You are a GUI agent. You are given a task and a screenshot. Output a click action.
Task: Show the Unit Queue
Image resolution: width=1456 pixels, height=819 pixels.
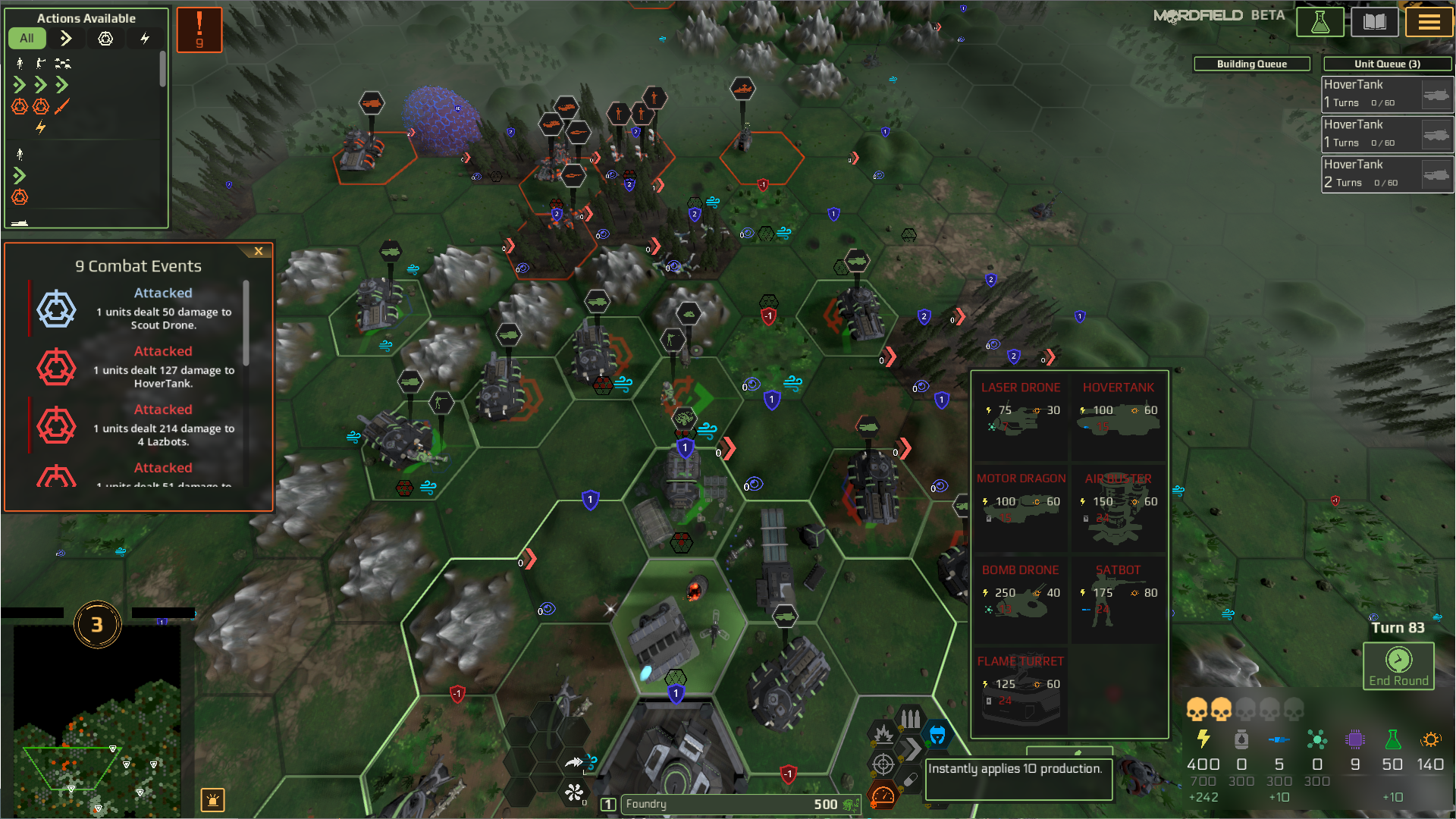[1387, 64]
